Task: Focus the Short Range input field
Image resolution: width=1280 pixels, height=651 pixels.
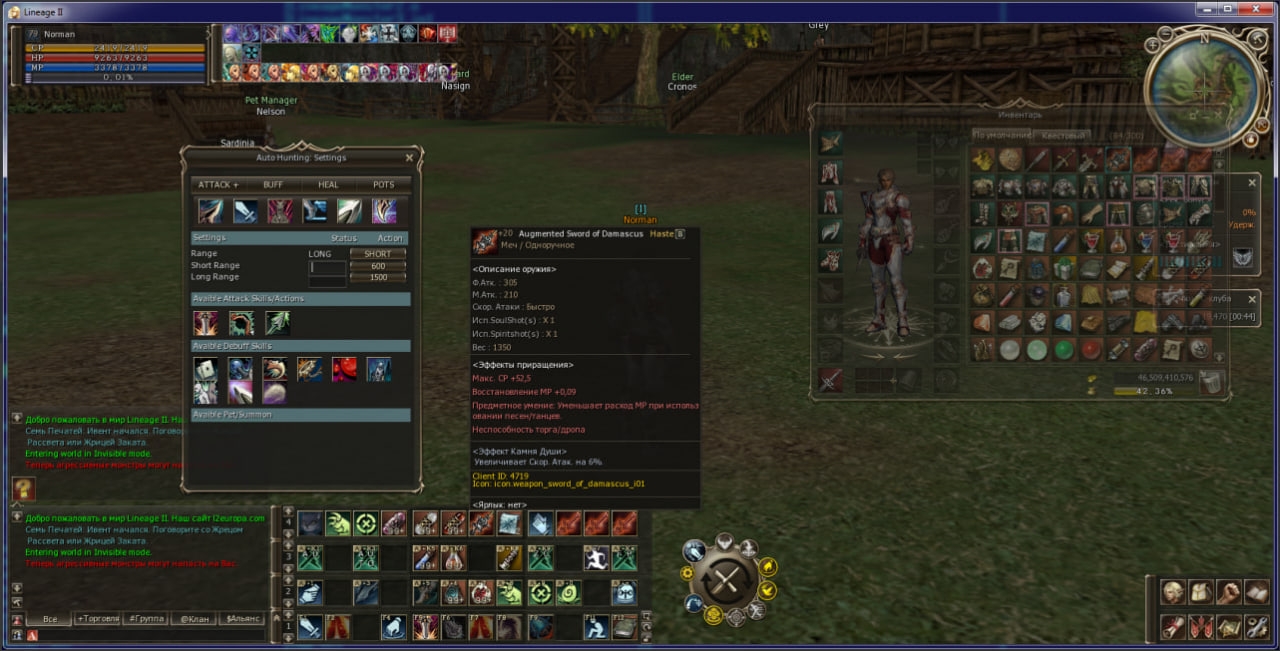Action: click(x=328, y=267)
